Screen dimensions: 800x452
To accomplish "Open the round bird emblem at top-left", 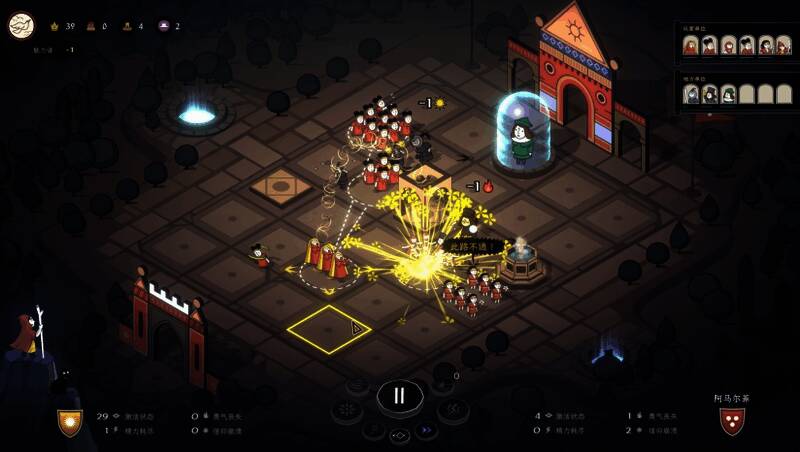I will 21,25.
